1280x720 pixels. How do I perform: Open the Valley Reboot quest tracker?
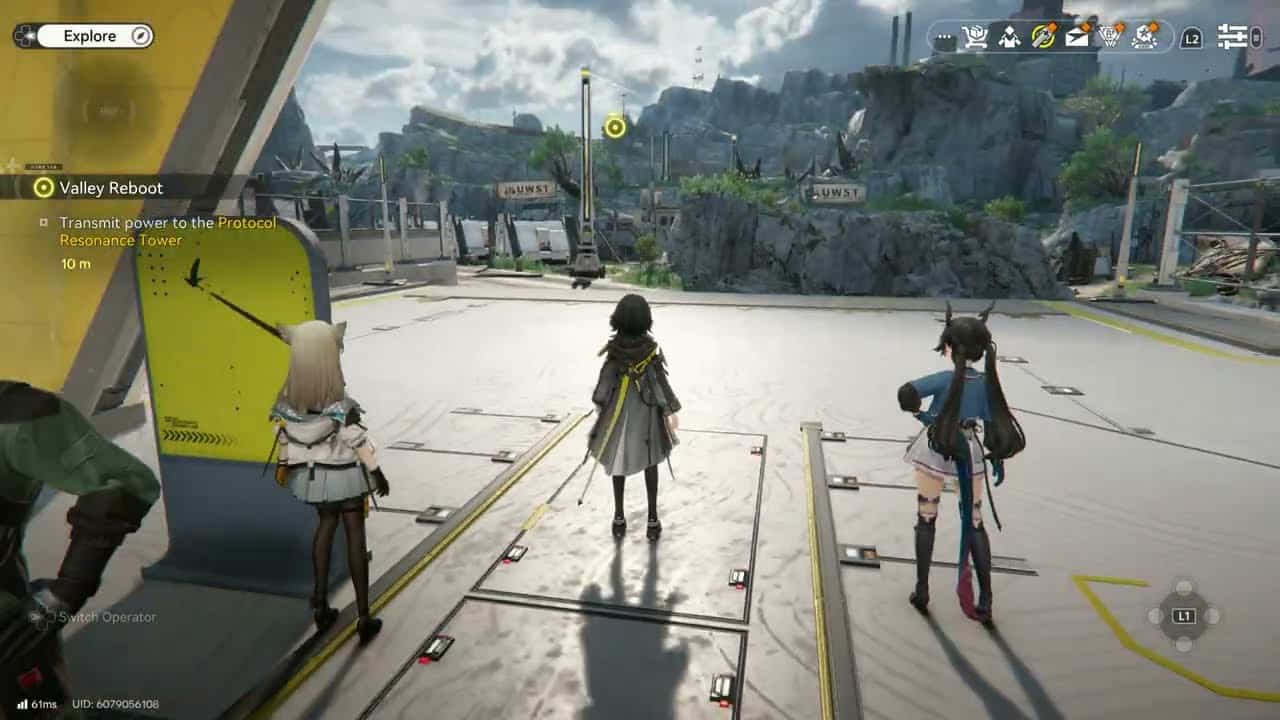[110, 187]
